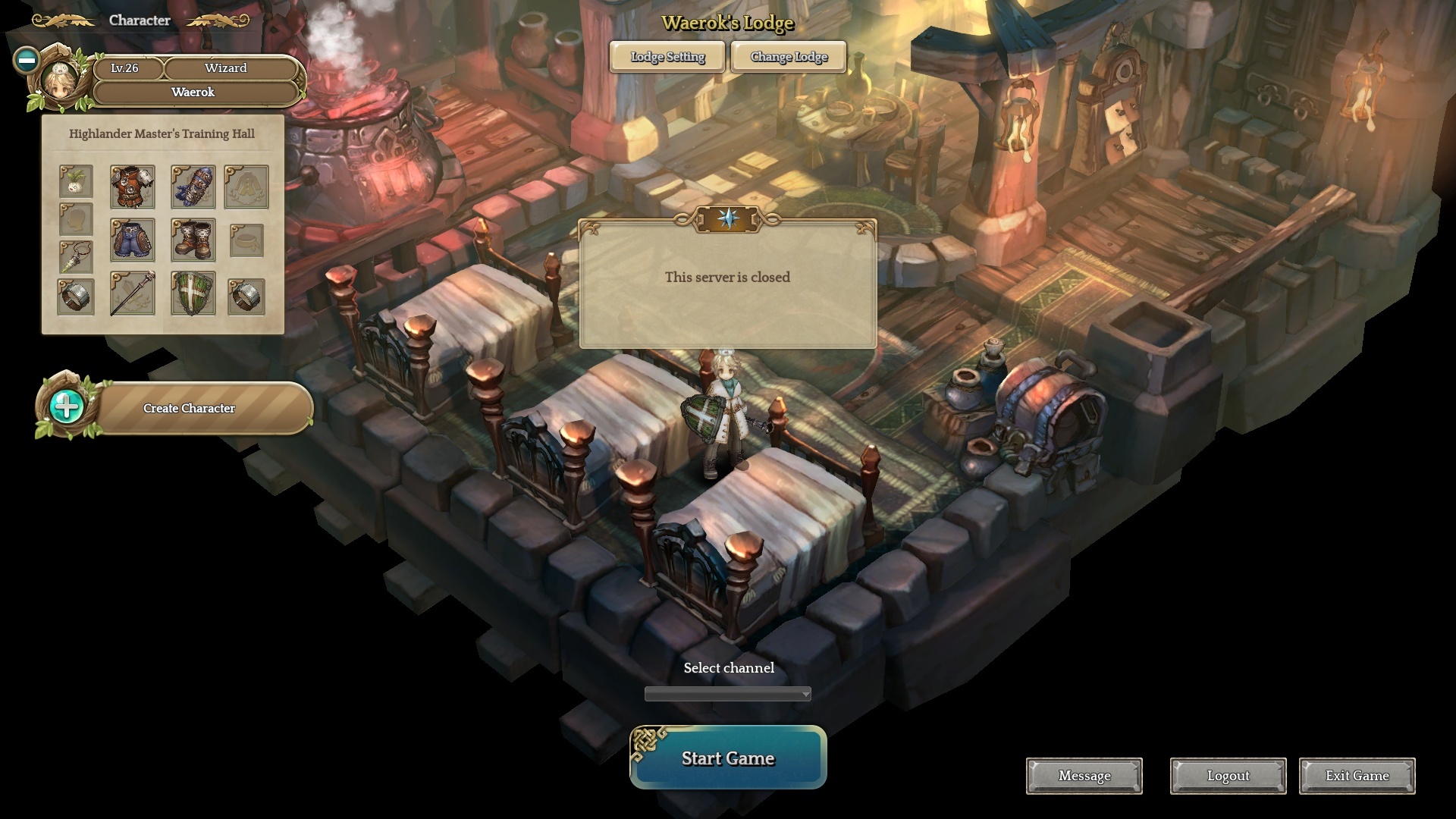Exit the game

coord(1357,776)
